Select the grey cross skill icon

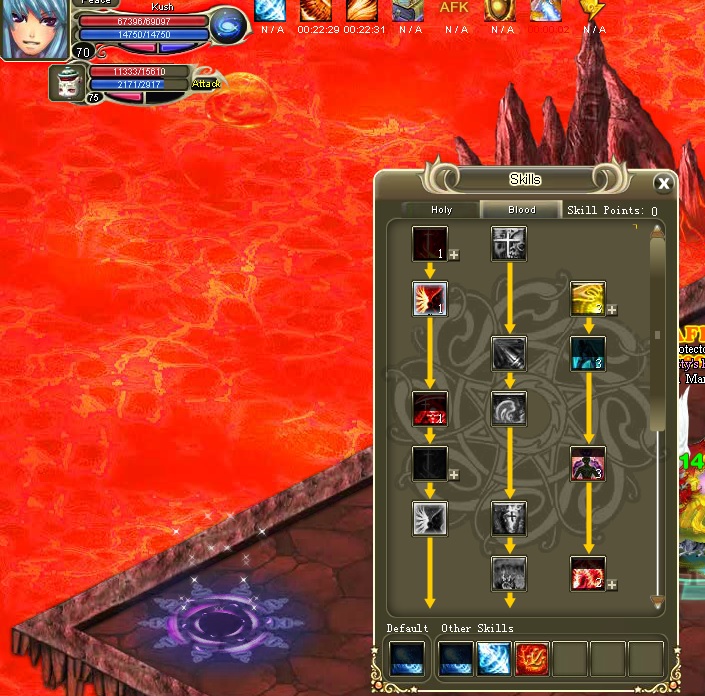tap(509, 243)
